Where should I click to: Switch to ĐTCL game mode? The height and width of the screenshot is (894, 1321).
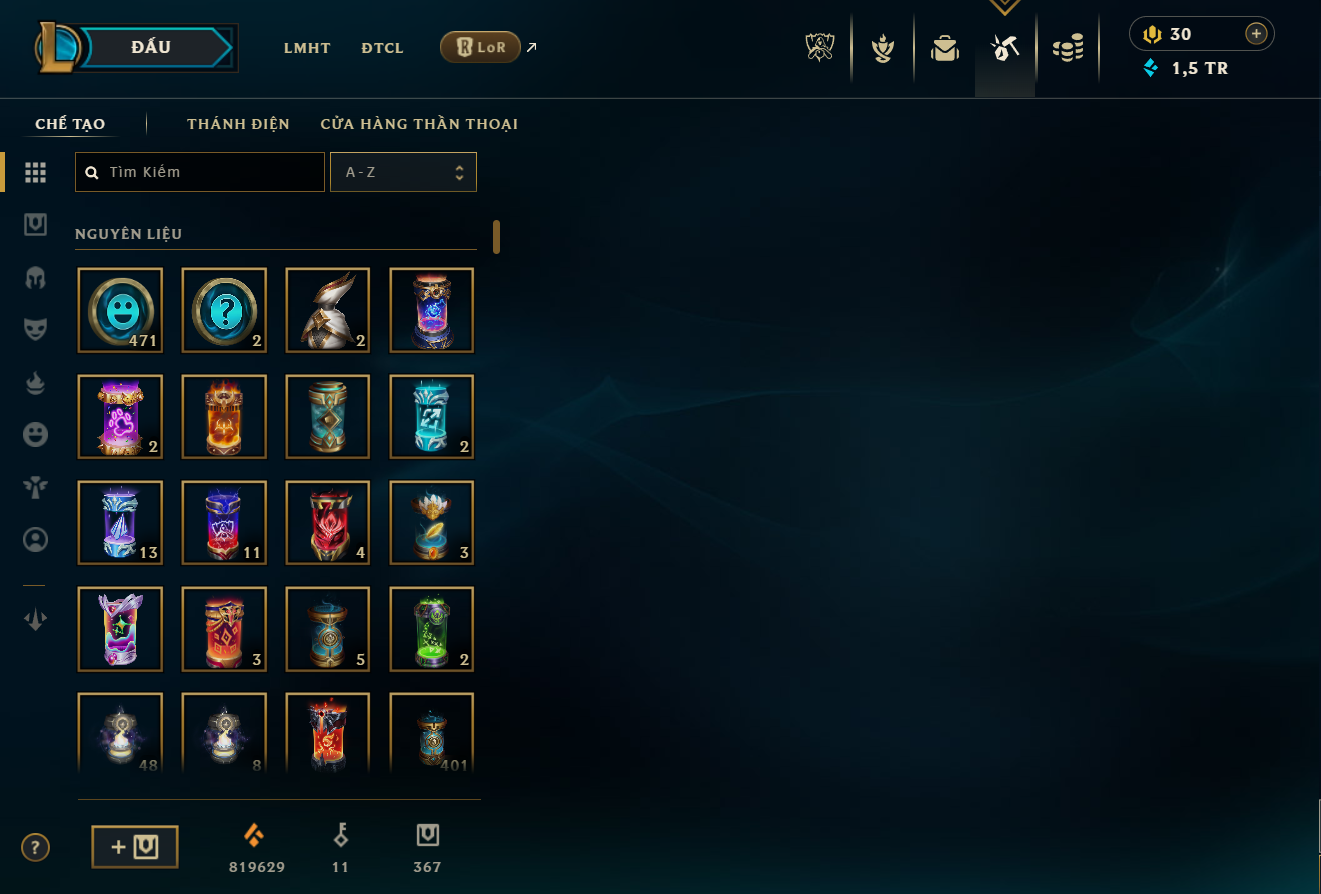pos(382,48)
